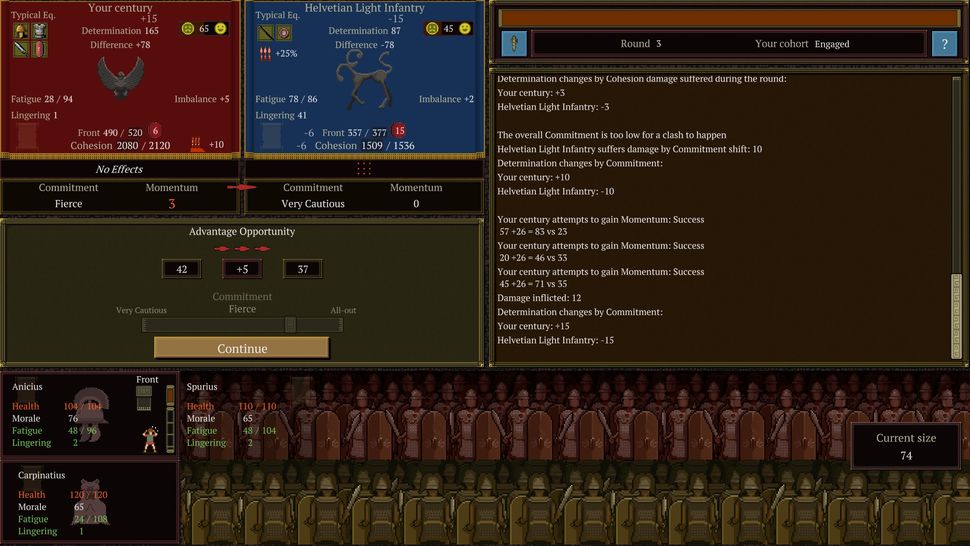Click the Helvetian red 15 Front badge

[x=399, y=131]
